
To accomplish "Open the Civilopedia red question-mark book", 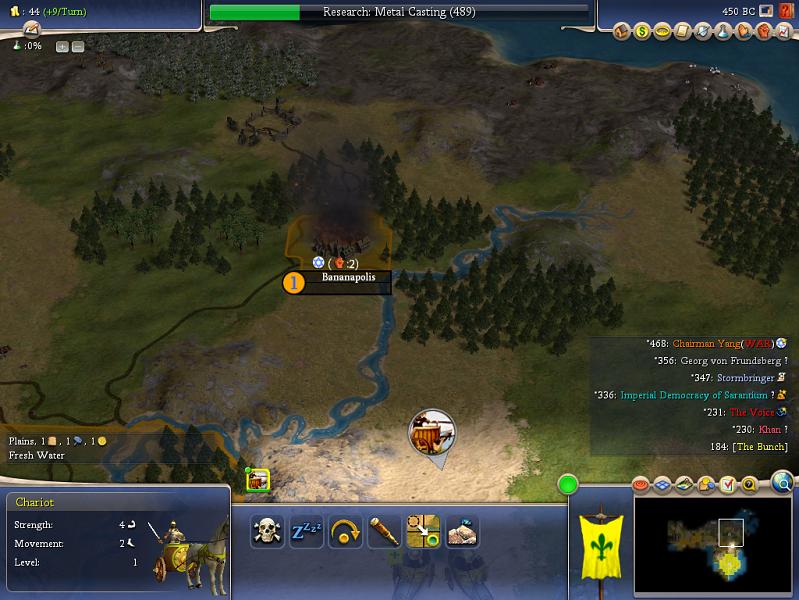I will click(786, 11).
